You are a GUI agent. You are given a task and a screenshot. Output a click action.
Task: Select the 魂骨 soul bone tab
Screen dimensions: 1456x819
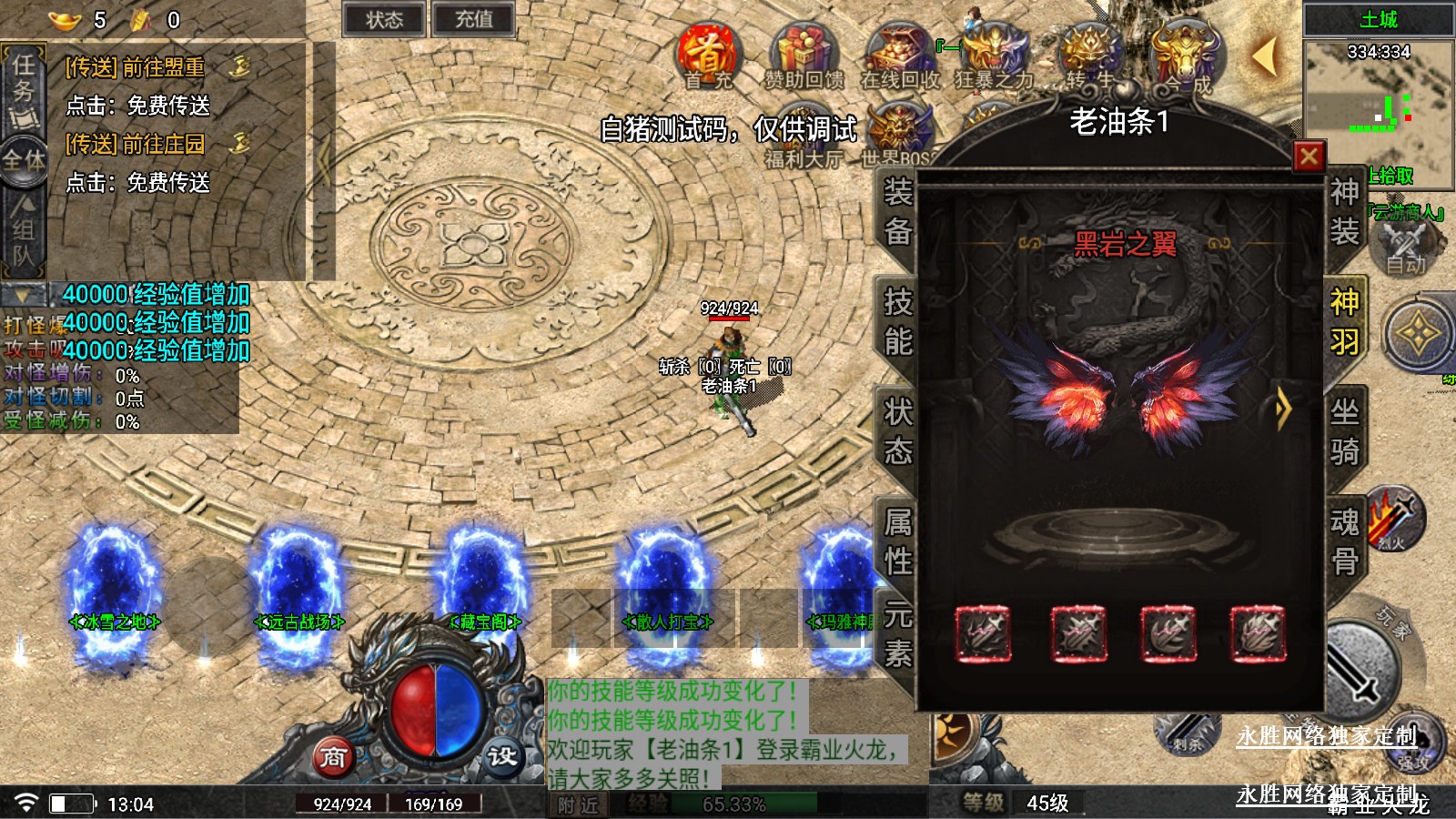(x=1344, y=541)
